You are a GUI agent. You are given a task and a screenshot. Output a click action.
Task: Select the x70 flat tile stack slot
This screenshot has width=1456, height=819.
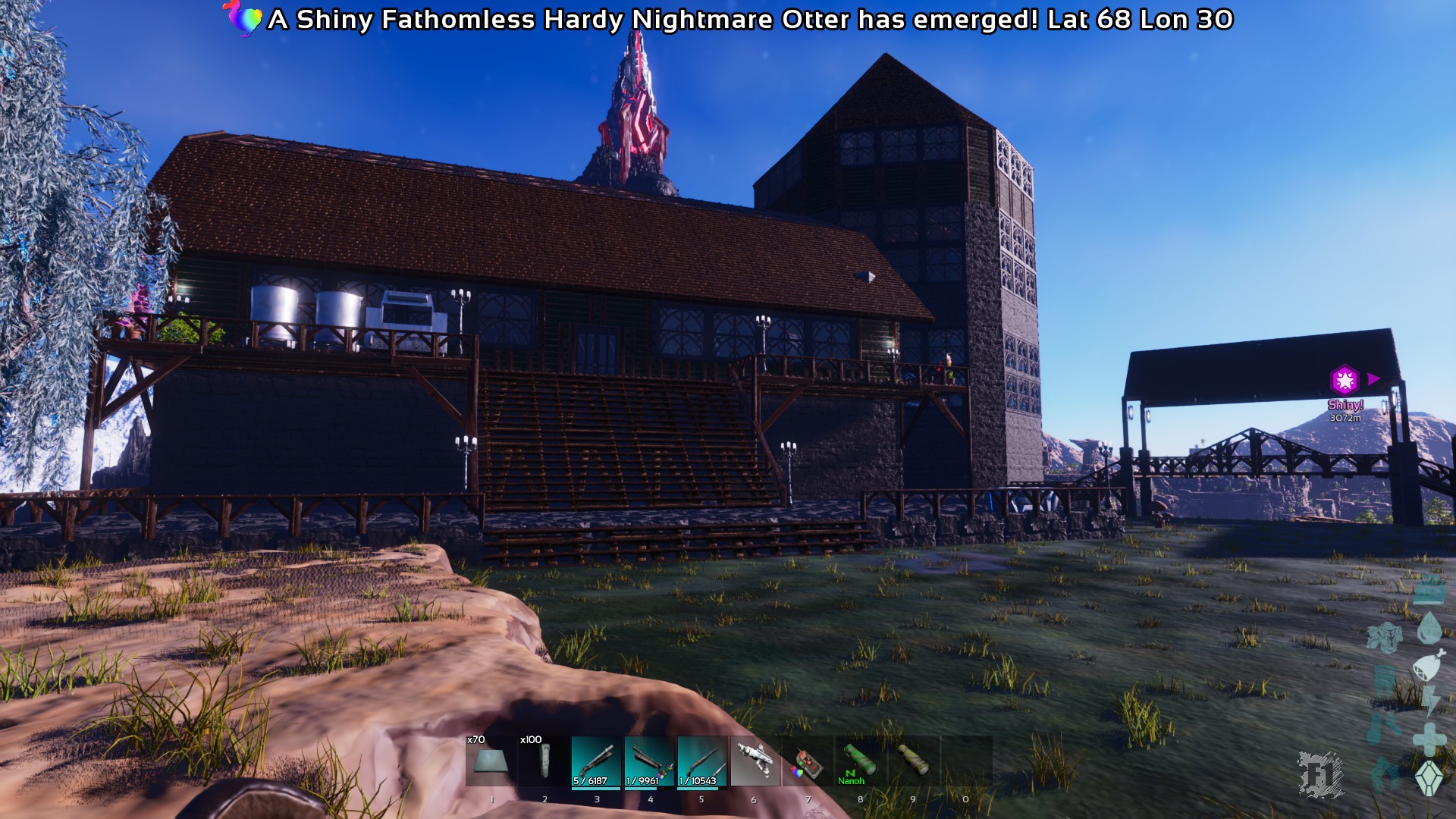(491, 761)
